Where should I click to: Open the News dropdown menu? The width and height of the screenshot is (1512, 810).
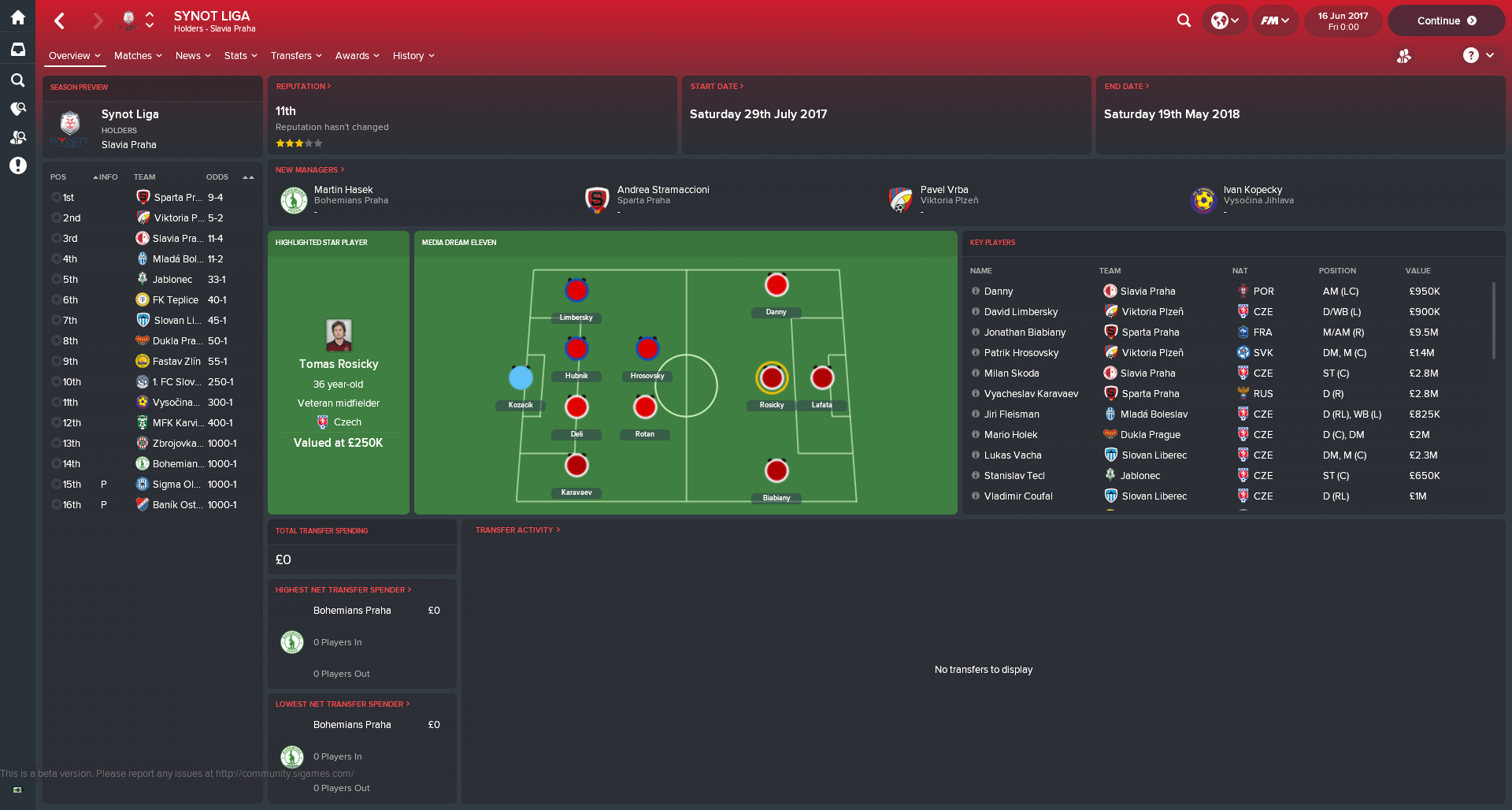[193, 56]
